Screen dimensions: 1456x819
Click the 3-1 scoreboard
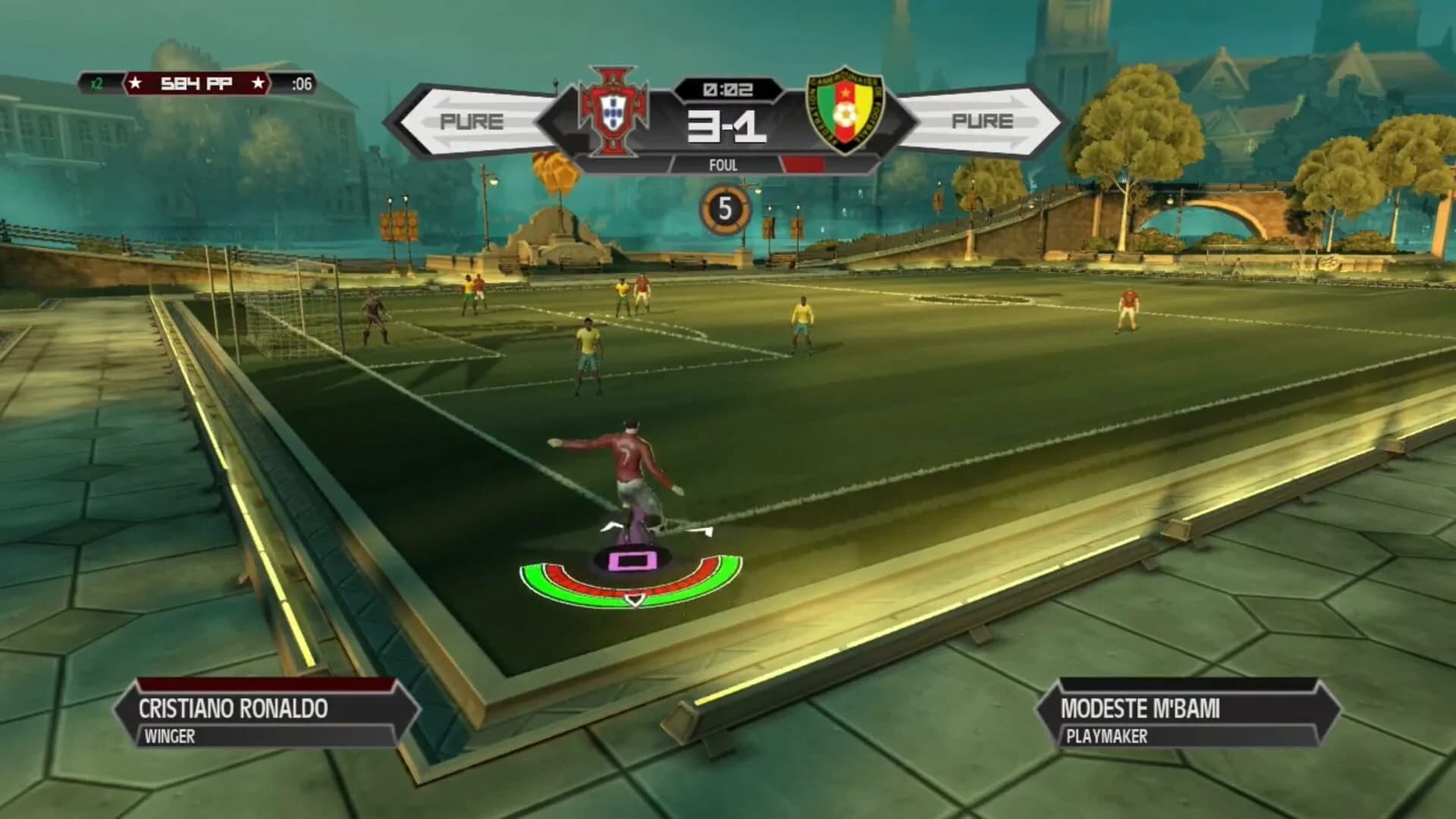pos(729,126)
